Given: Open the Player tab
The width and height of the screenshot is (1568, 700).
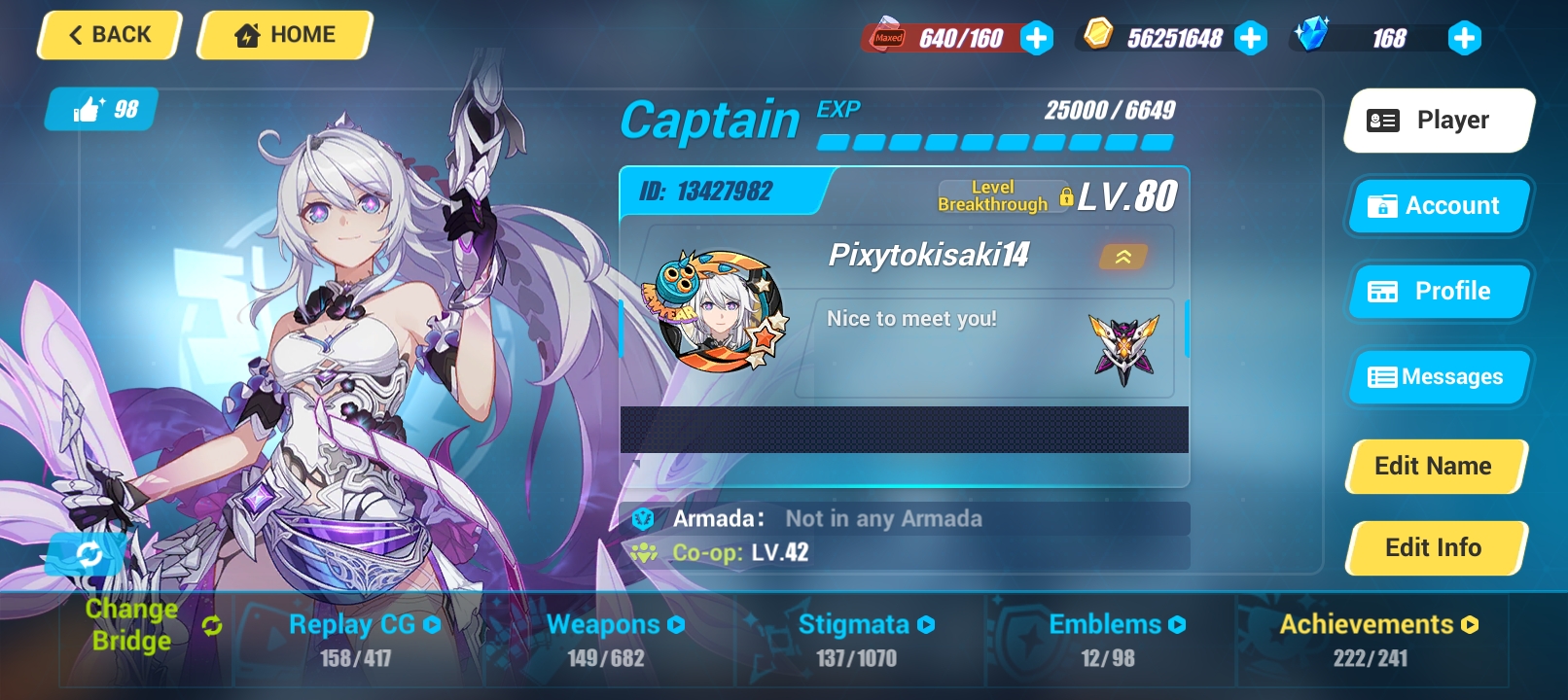Looking at the screenshot, I should [x=1438, y=121].
